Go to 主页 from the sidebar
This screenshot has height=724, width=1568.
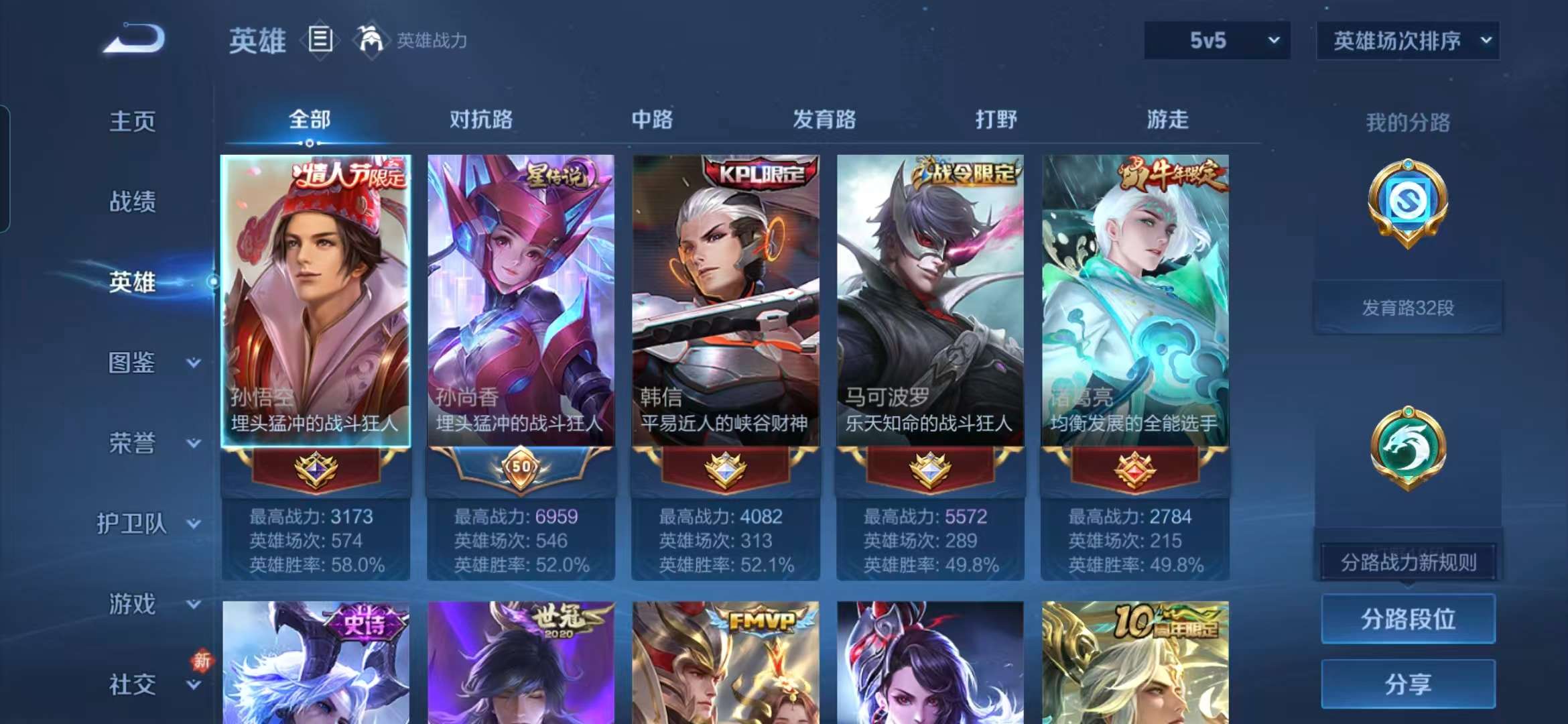click(134, 121)
